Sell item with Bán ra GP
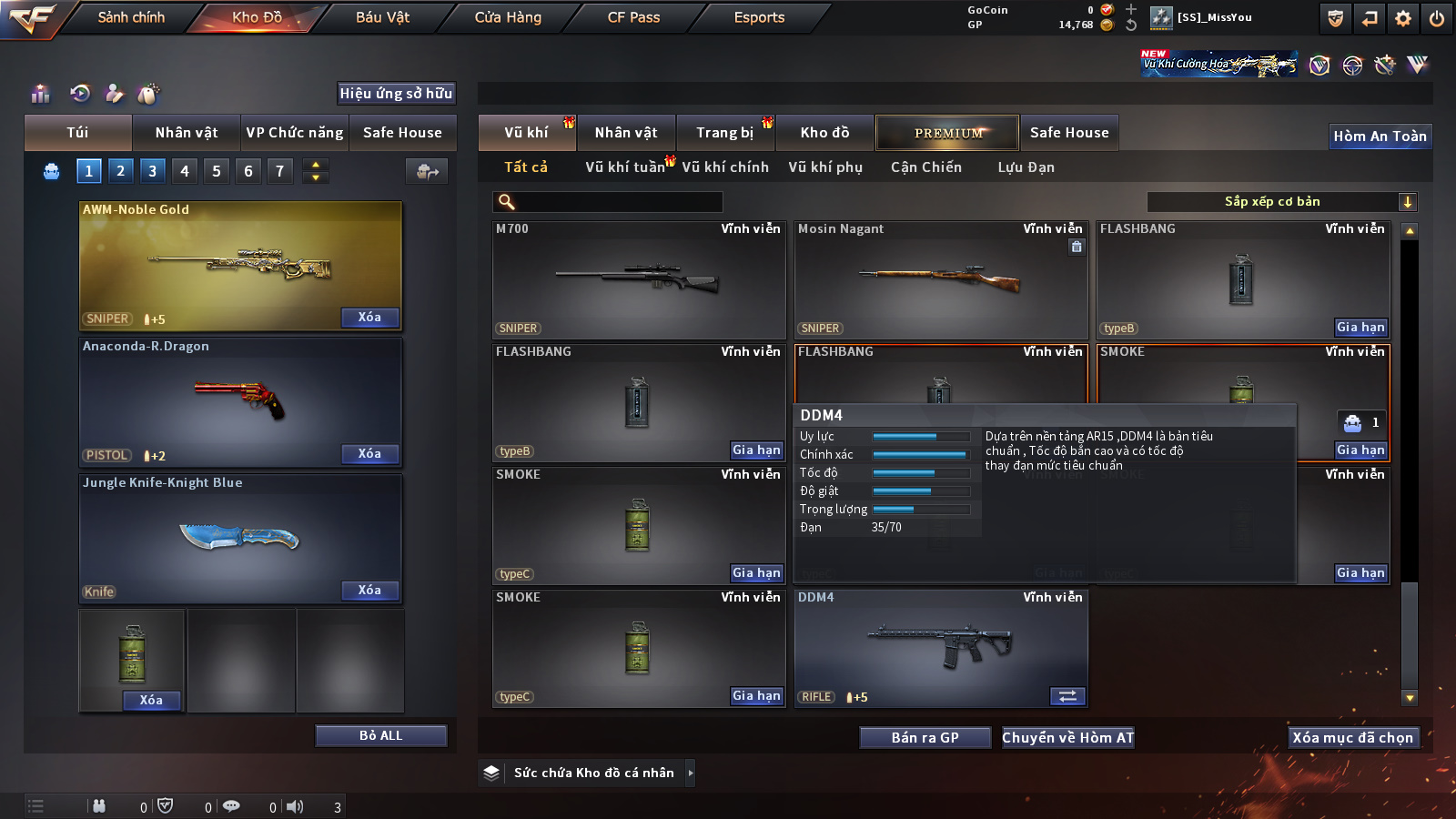Viewport: 1456px width, 819px height. (x=925, y=738)
